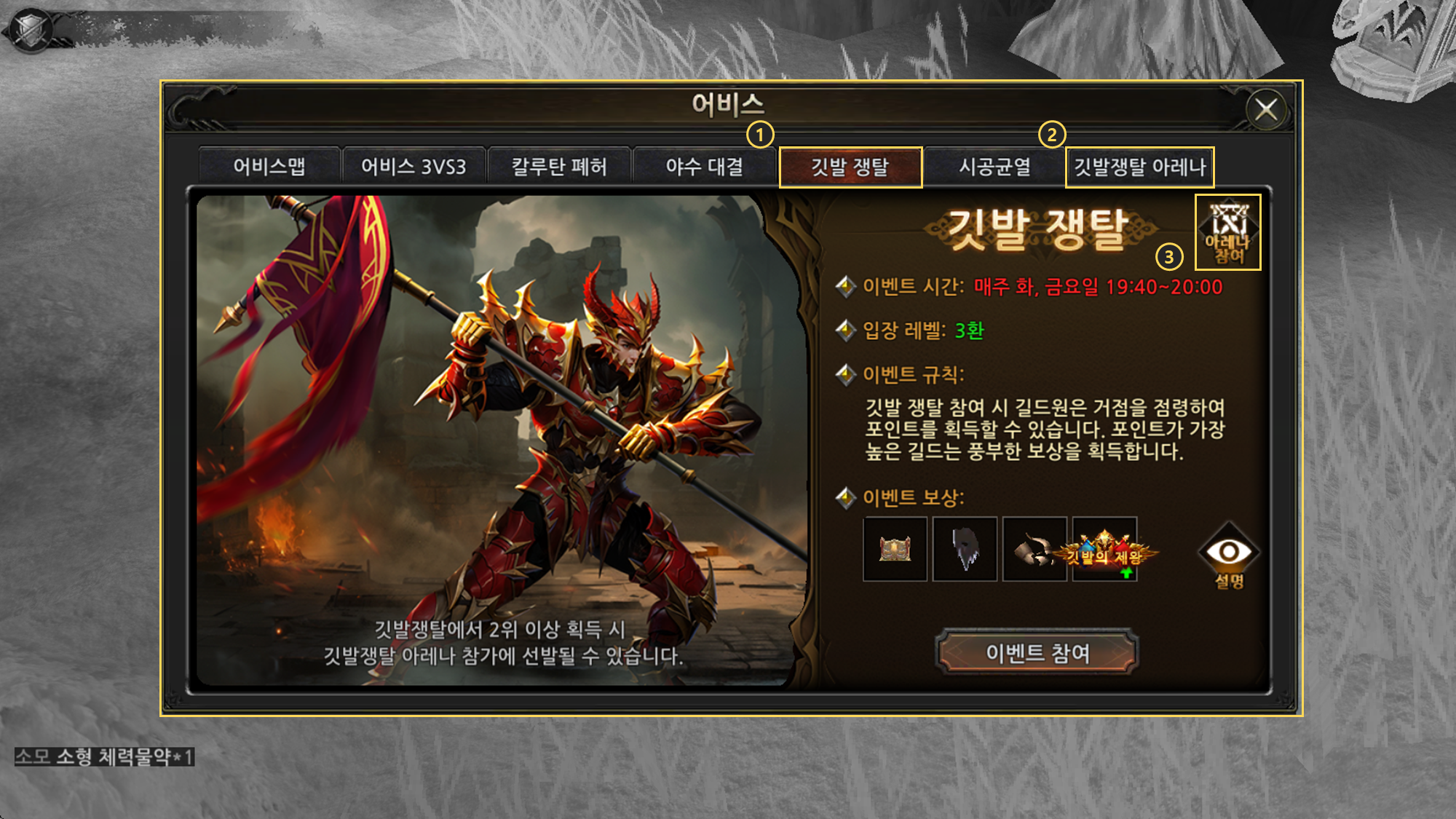
Task: Select the dark cloak reward slot
Action: (x=965, y=550)
